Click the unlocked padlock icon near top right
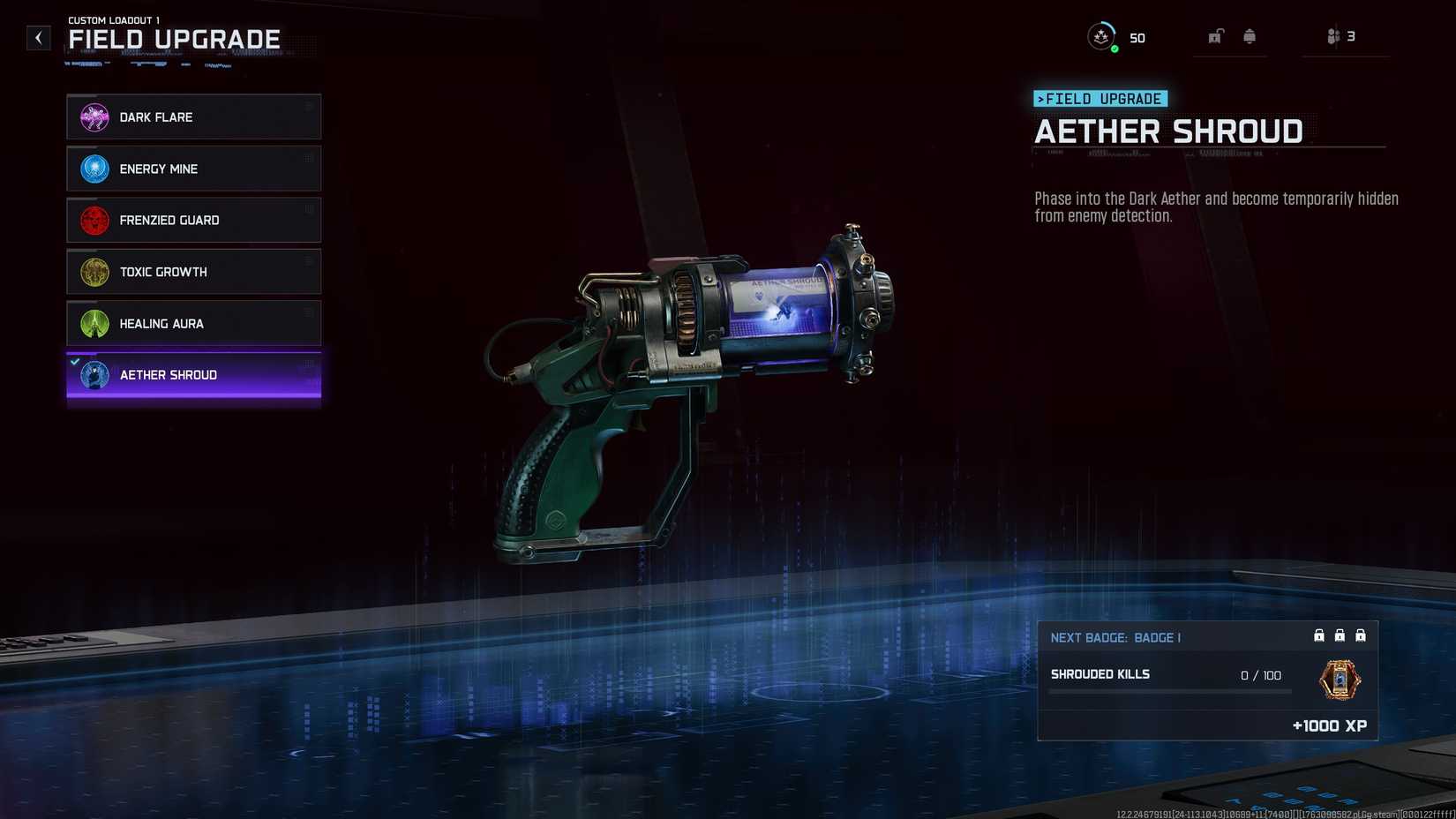The width and height of the screenshot is (1456, 819). [x=1214, y=36]
